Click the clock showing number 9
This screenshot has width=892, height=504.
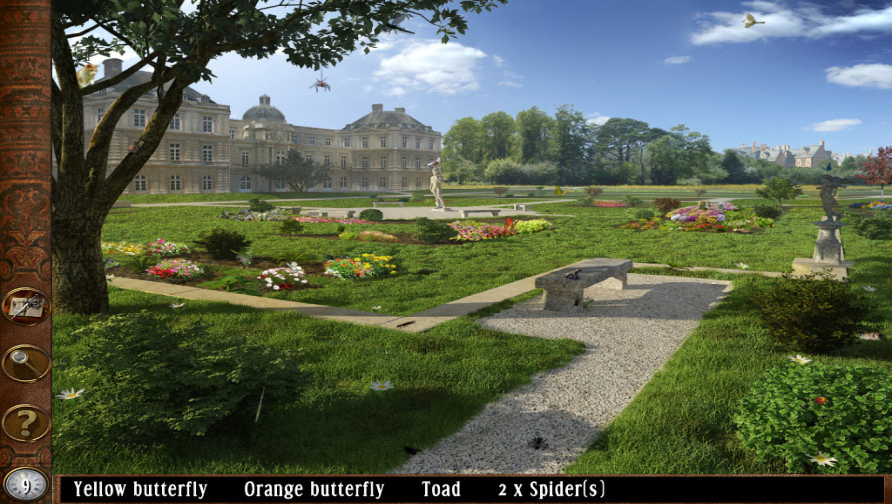pyautogui.click(x=25, y=485)
